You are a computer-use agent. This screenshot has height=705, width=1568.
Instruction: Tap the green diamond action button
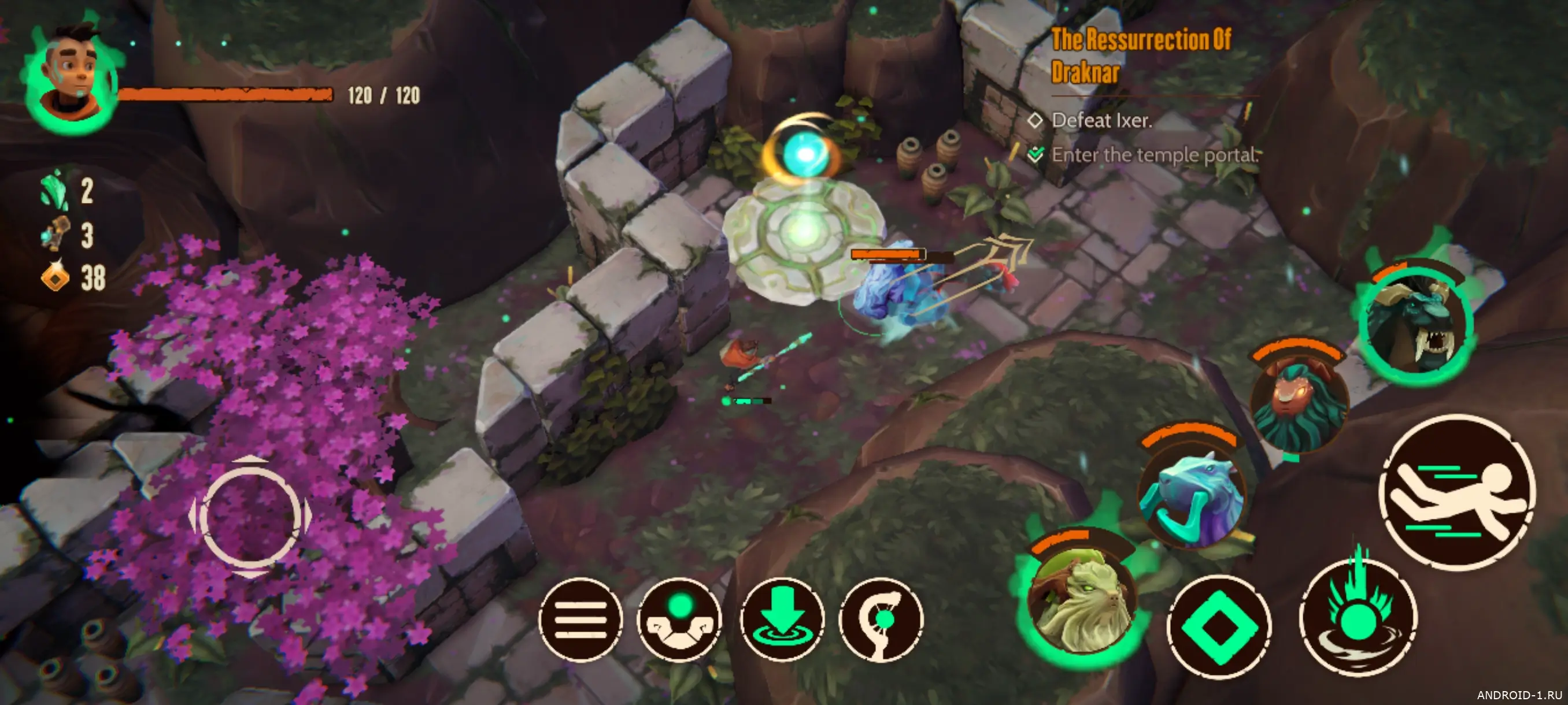coord(1219,628)
